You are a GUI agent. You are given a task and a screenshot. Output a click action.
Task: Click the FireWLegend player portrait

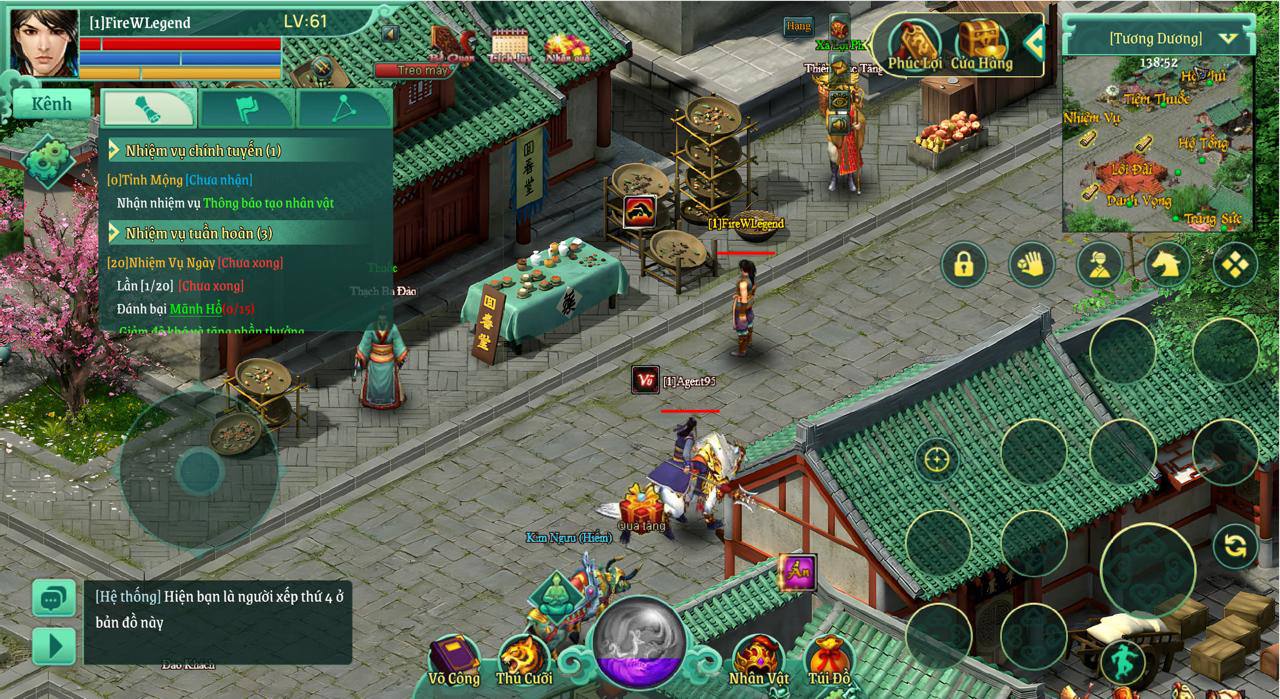click(x=44, y=43)
